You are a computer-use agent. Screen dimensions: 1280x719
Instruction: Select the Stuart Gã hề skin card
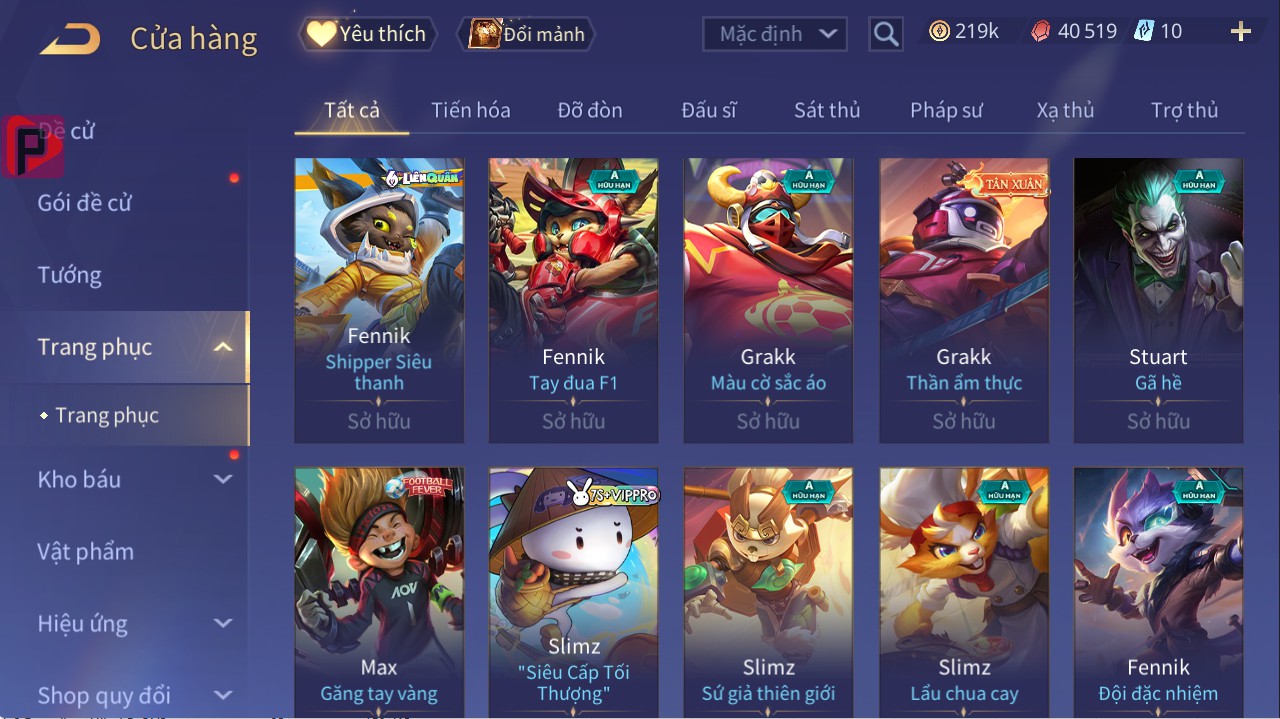click(x=1158, y=300)
